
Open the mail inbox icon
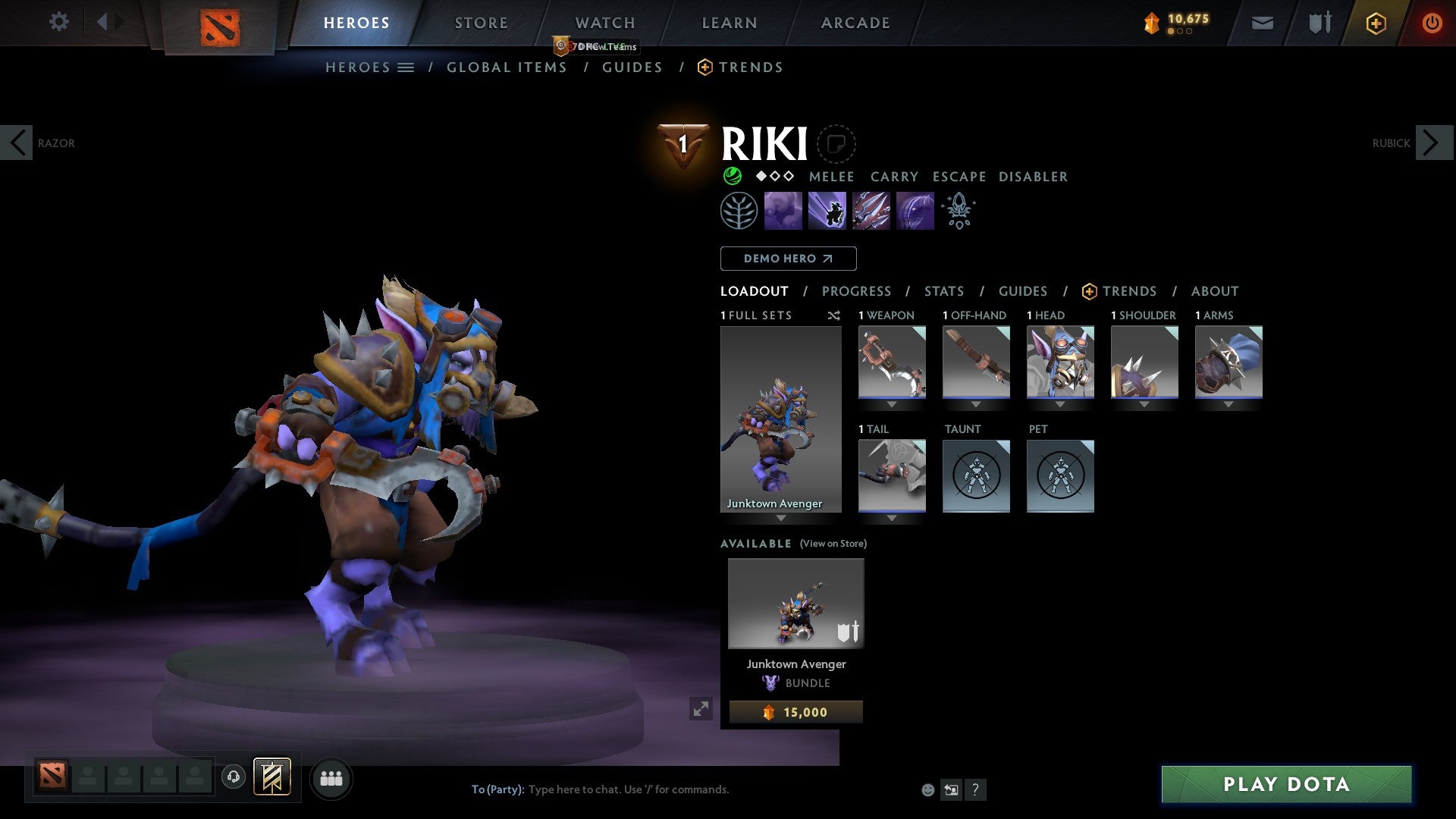[x=1262, y=23]
